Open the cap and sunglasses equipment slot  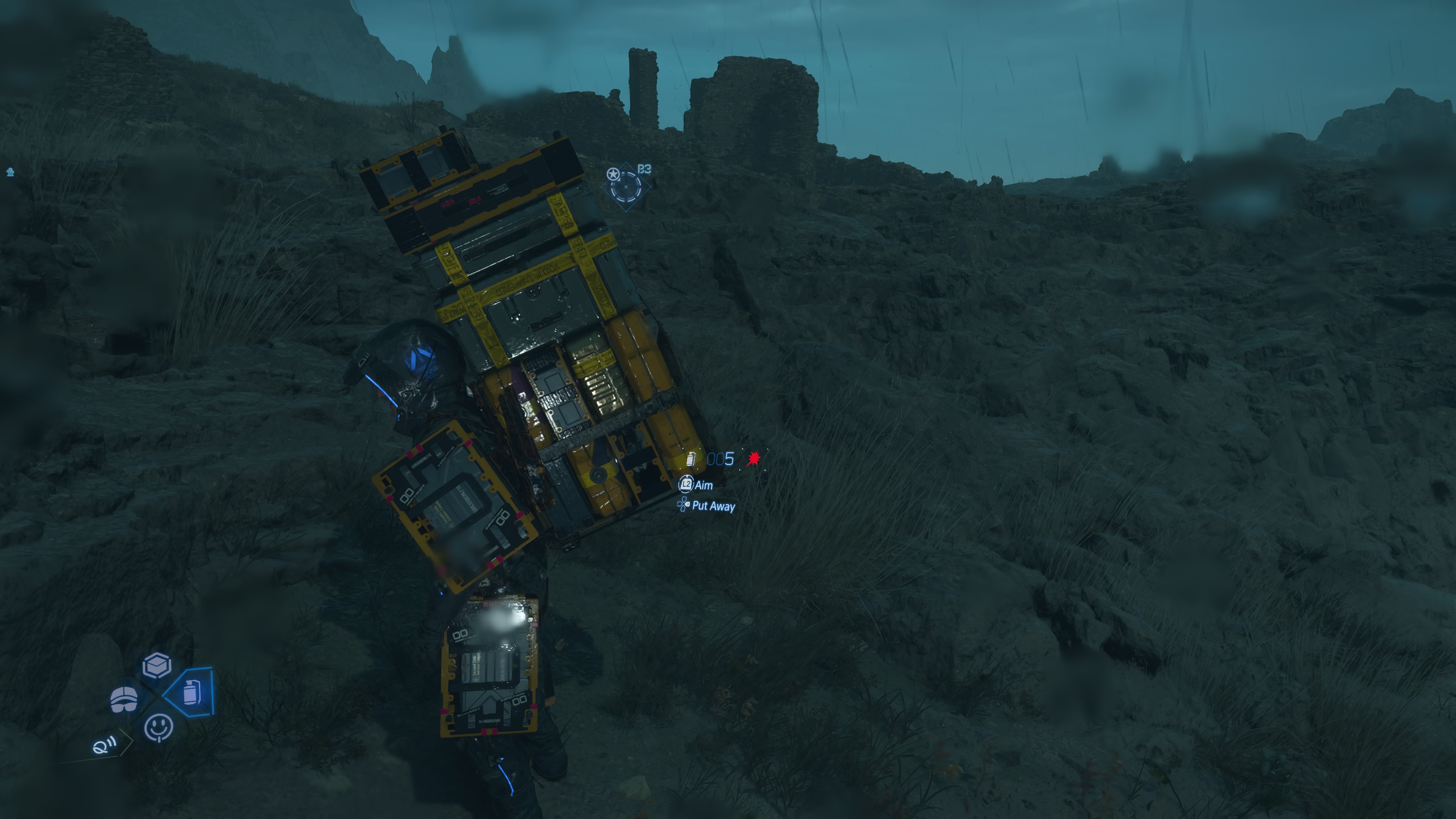click(x=124, y=700)
